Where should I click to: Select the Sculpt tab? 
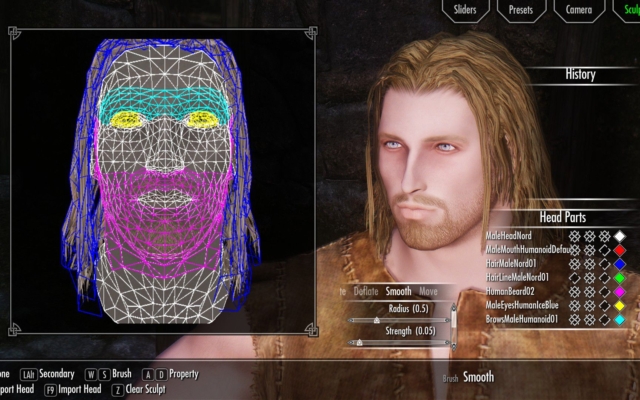point(628,10)
